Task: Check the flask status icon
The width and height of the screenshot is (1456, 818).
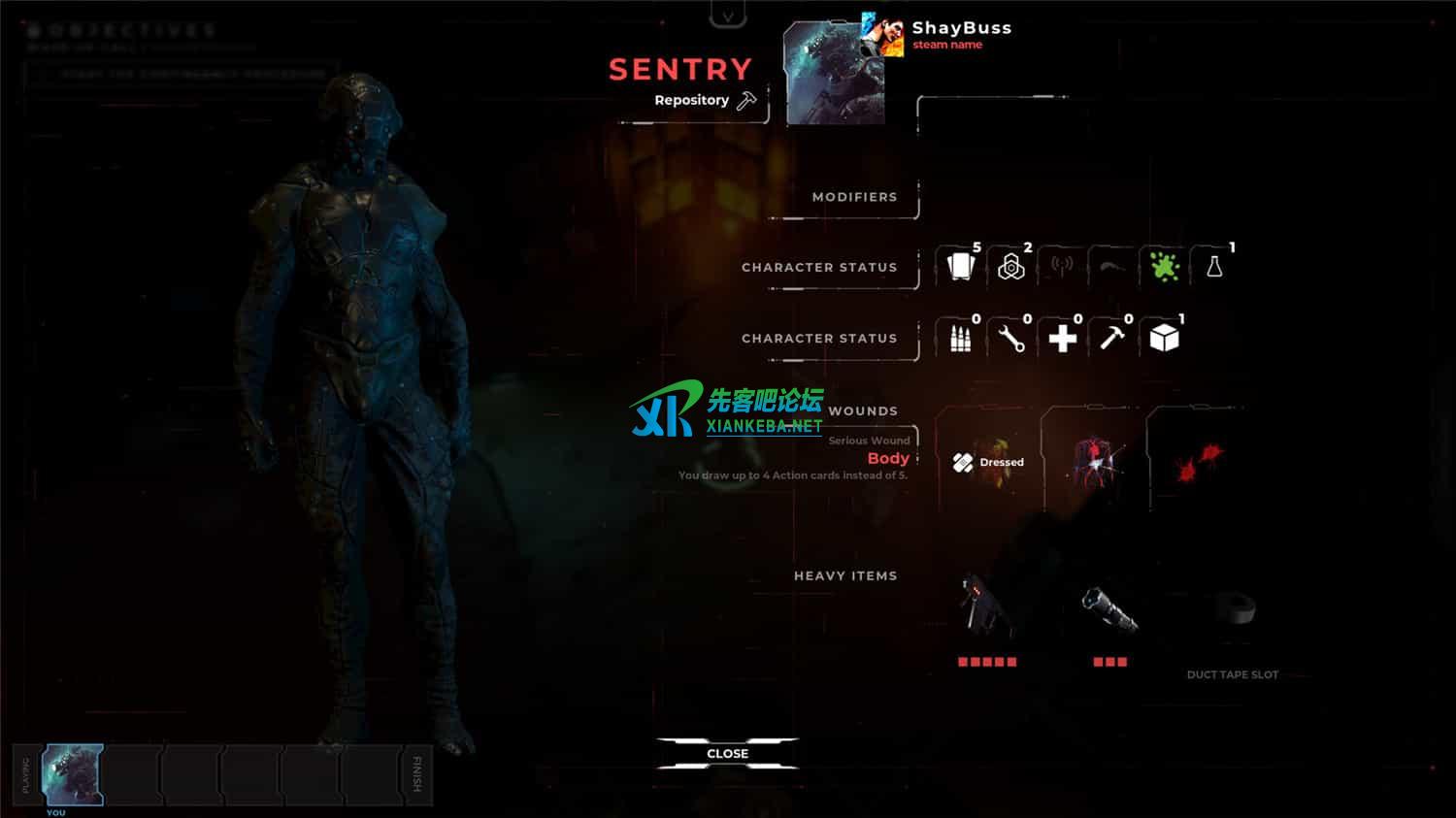Action: coord(1214,267)
